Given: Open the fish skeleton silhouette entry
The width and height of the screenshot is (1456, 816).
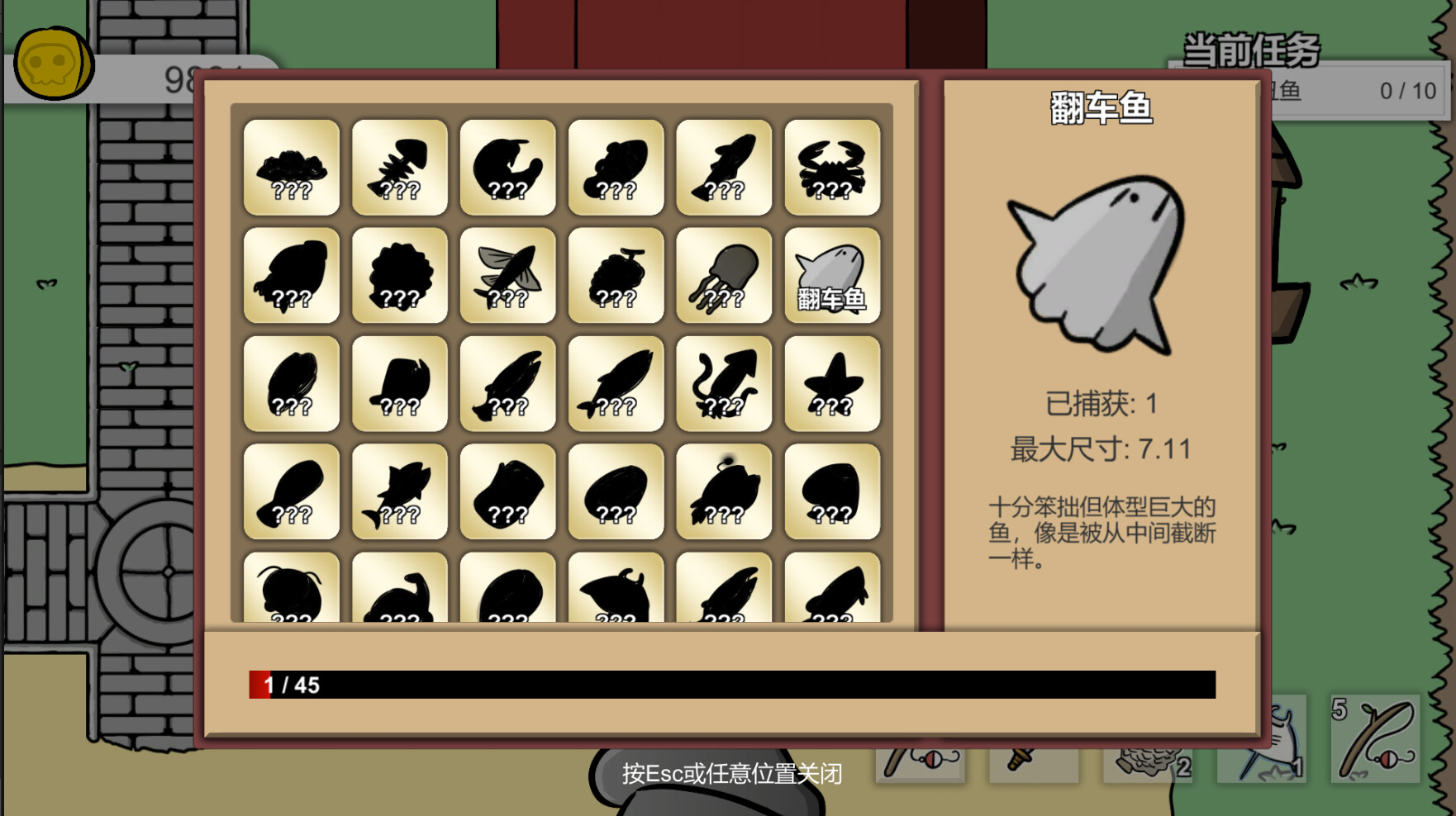Looking at the screenshot, I should 399,165.
